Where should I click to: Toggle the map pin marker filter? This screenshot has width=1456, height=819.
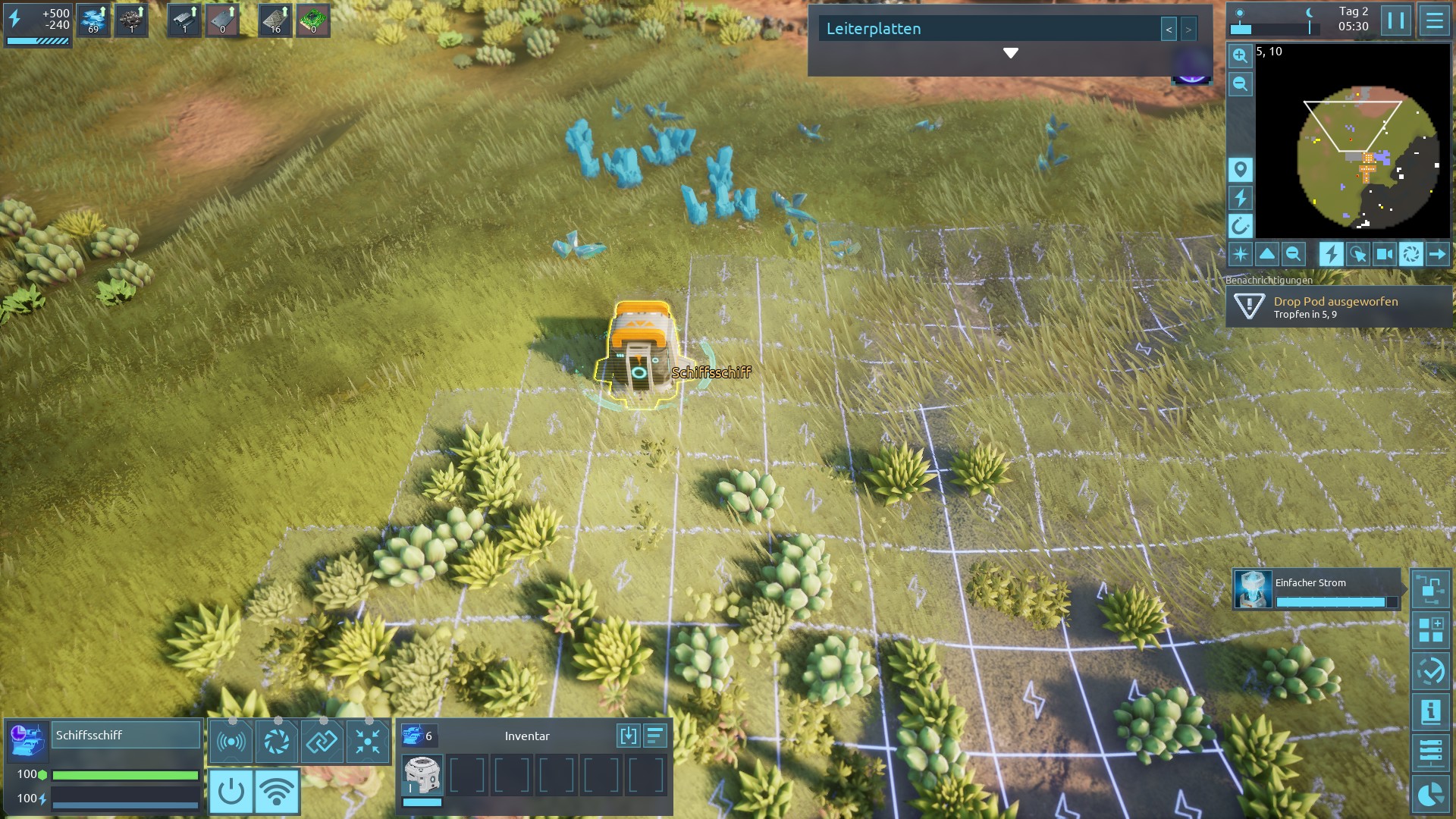click(1240, 169)
